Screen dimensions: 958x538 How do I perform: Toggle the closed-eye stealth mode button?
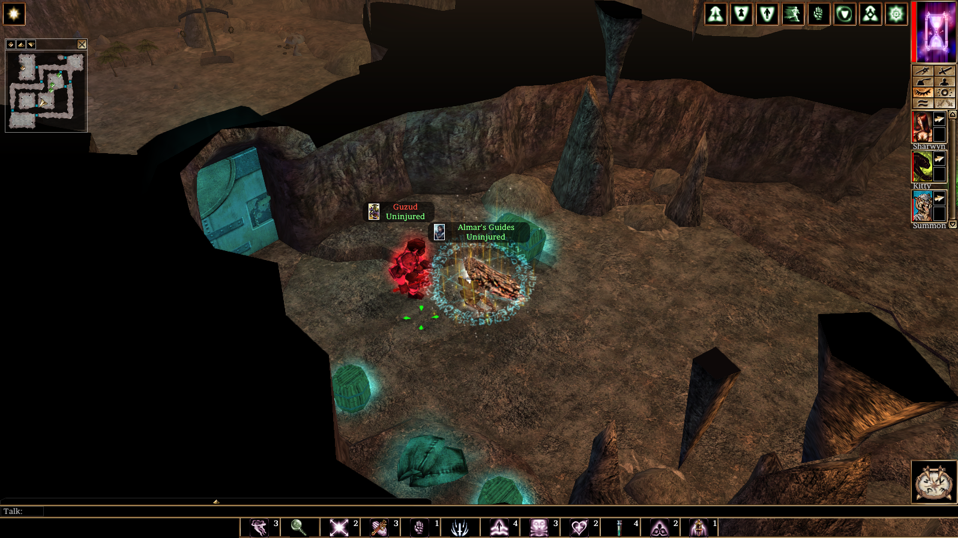(923, 93)
